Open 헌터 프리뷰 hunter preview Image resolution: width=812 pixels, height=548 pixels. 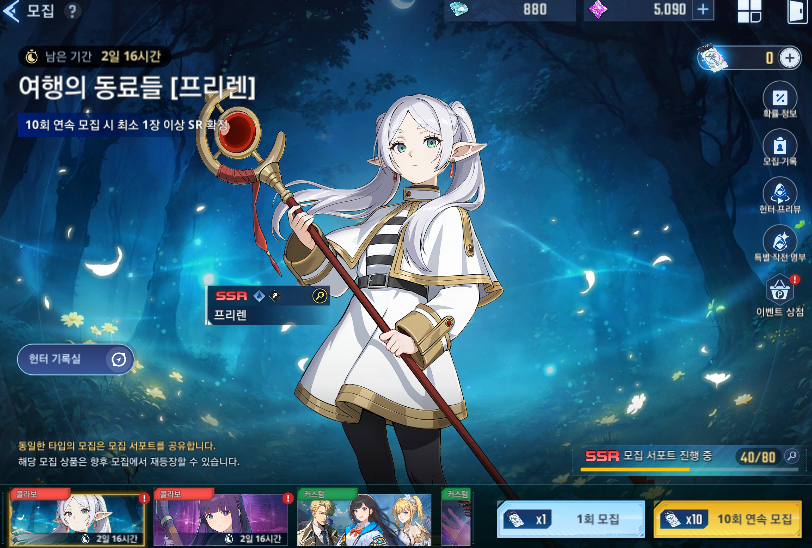pyautogui.click(x=779, y=194)
